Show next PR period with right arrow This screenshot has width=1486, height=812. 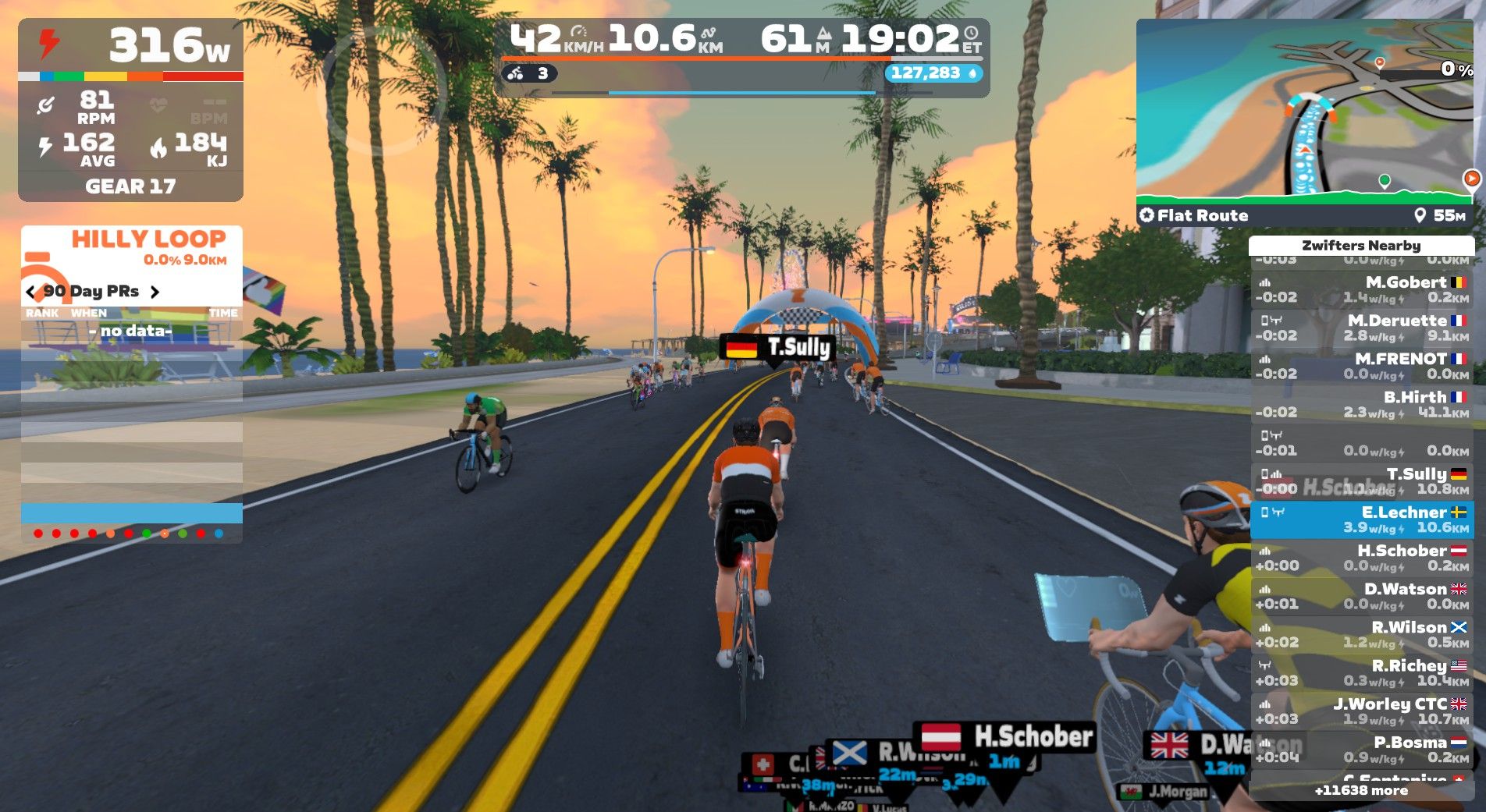(155, 292)
